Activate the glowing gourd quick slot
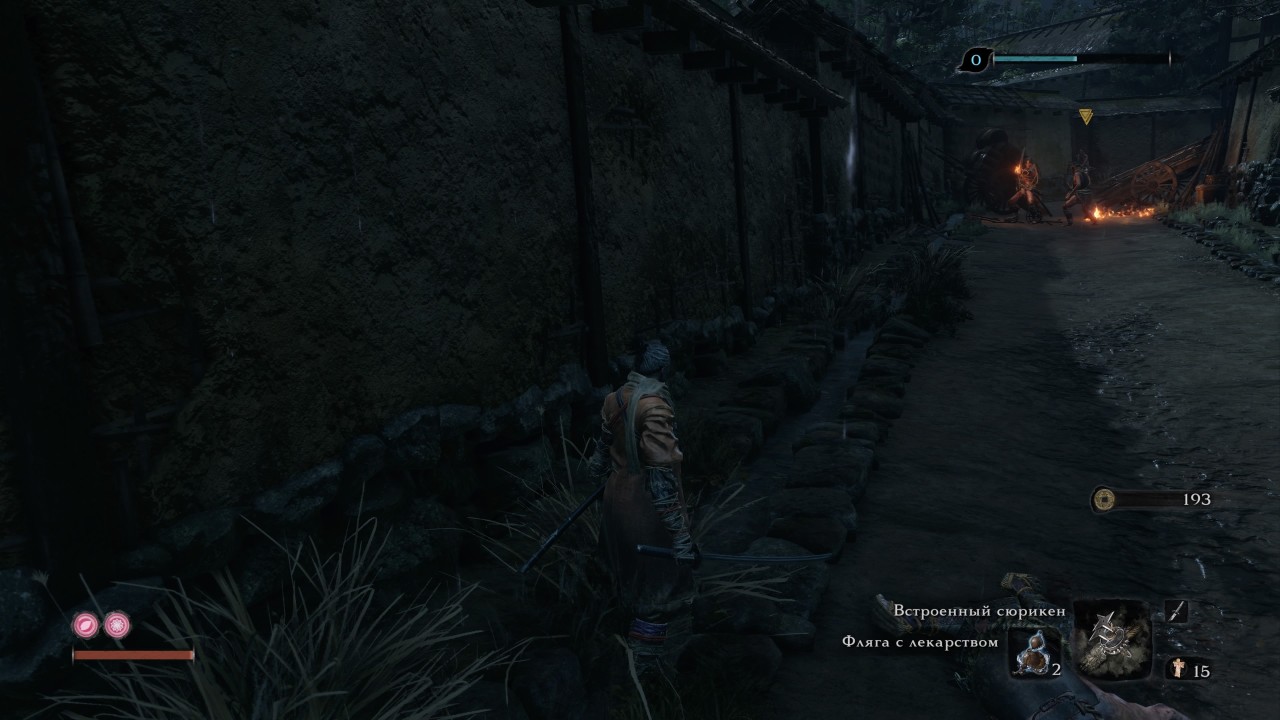Image resolution: width=1280 pixels, height=720 pixels. click(x=1035, y=655)
